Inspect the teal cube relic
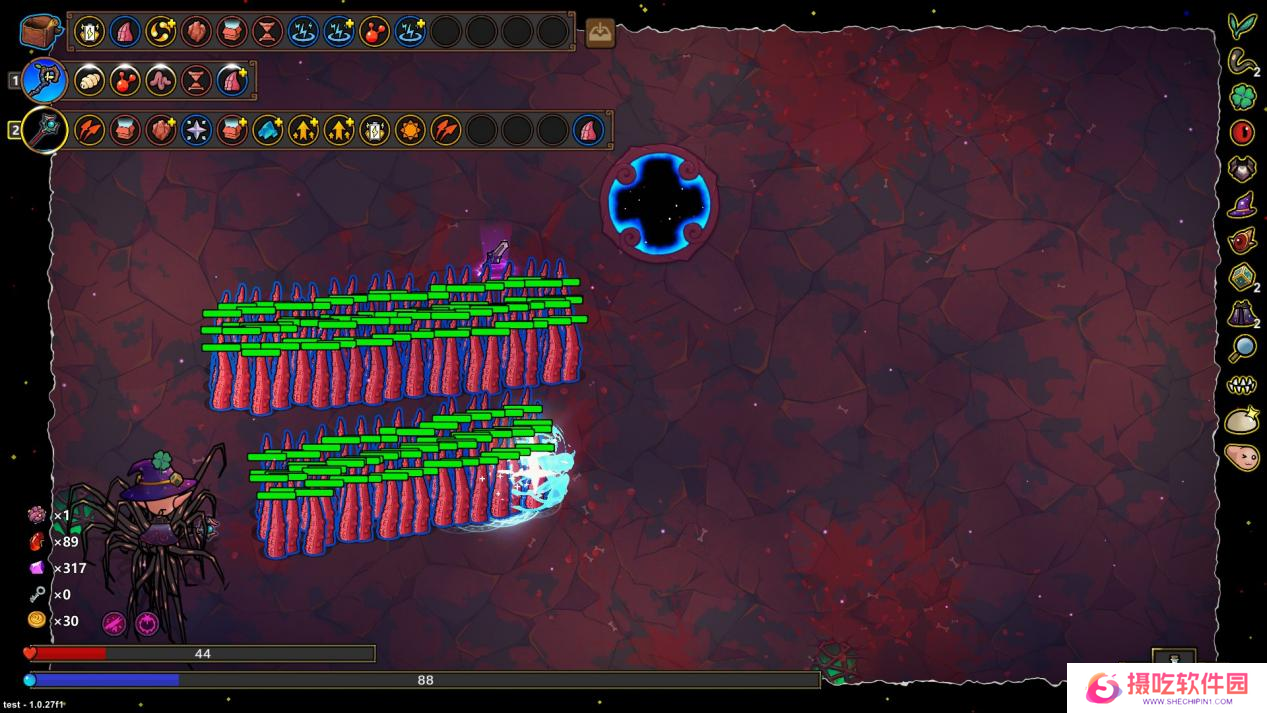The width and height of the screenshot is (1267, 713). 1242,277
